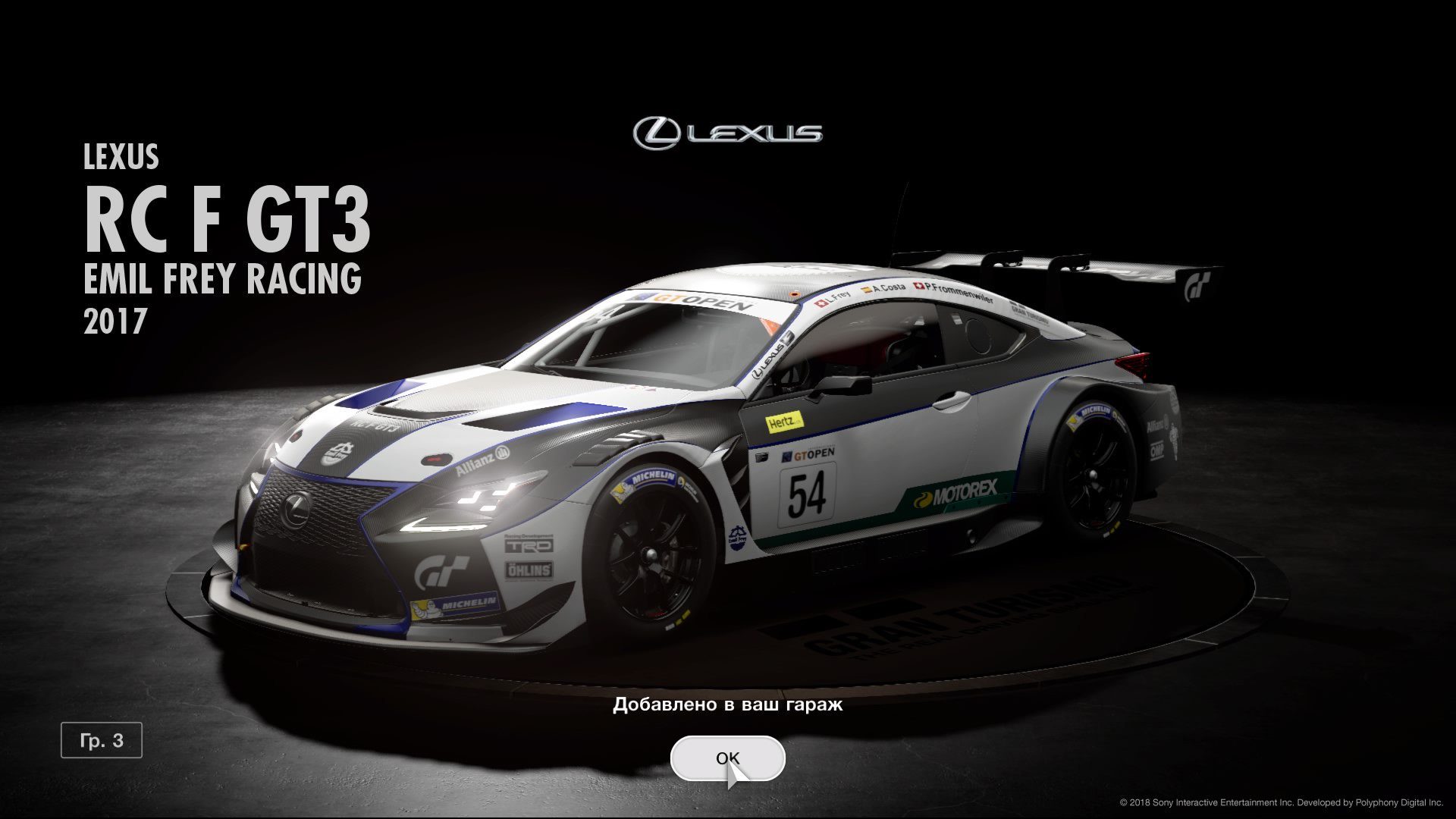
Task: Confirm with the OK button
Action: (x=726, y=758)
